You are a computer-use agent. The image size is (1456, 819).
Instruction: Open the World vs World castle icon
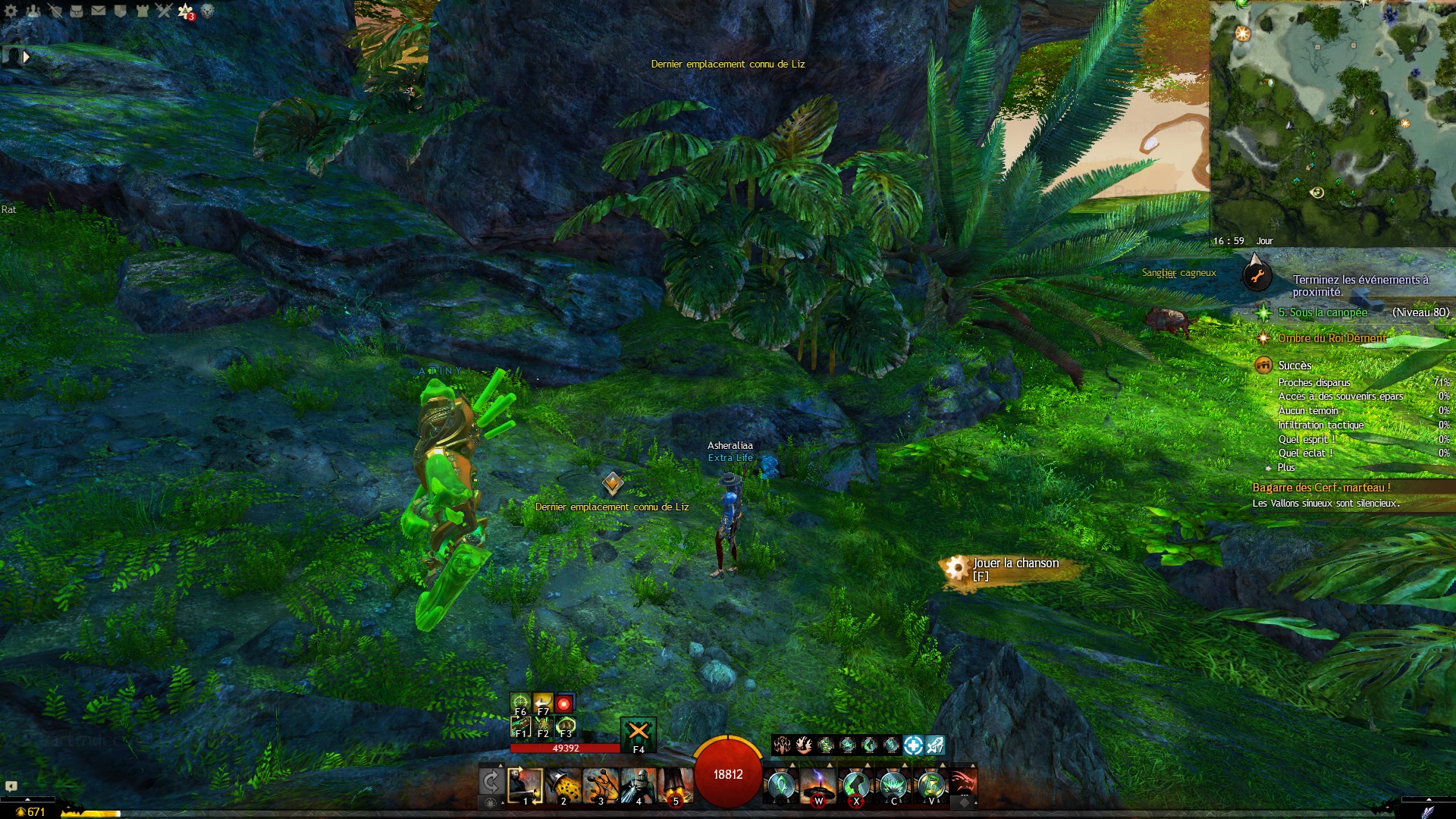(x=143, y=11)
